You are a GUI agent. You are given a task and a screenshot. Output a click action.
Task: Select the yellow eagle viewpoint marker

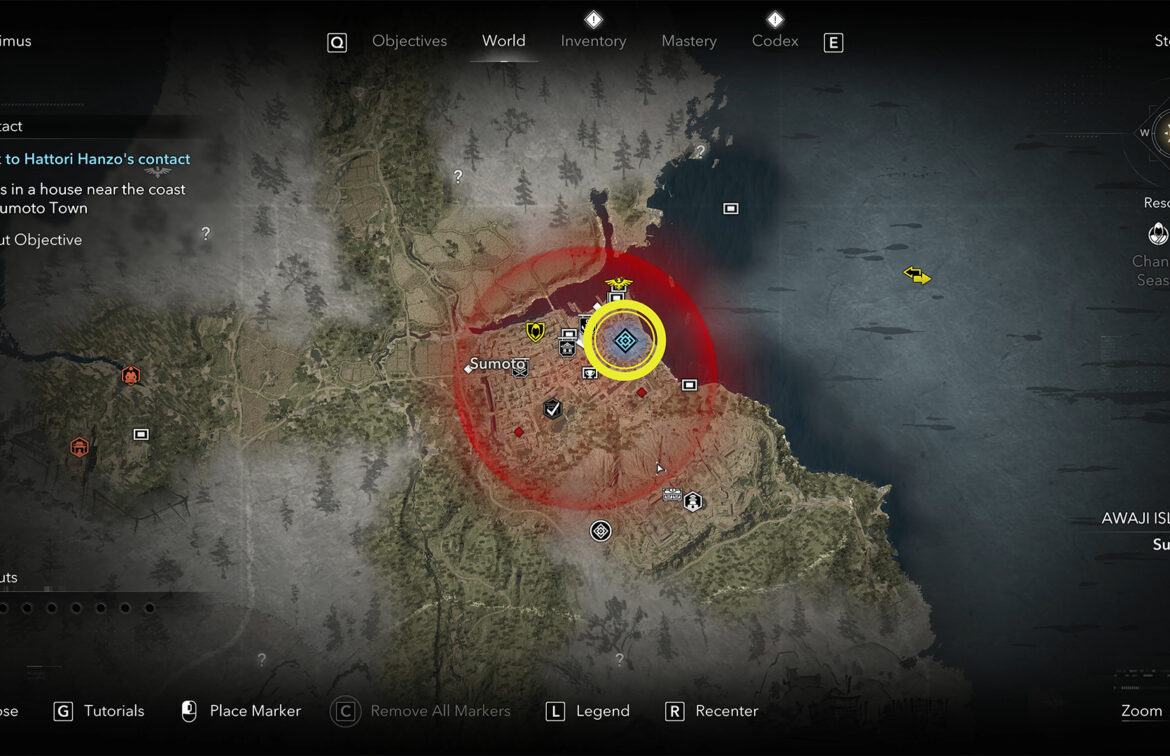[618, 283]
